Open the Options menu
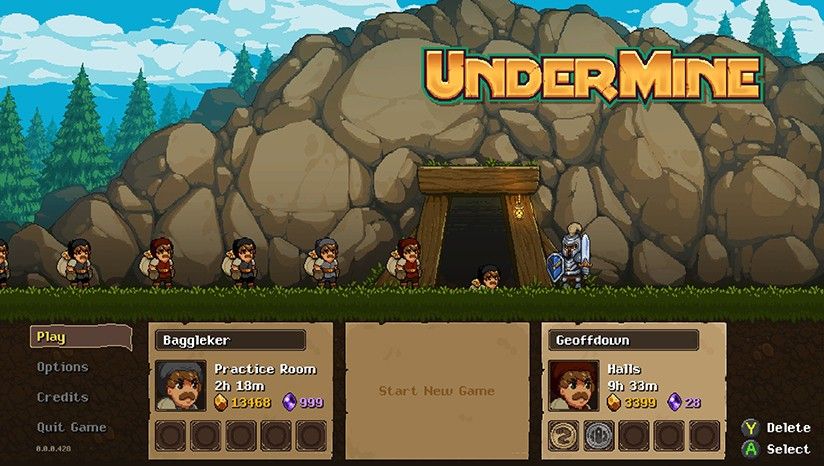The height and width of the screenshot is (466, 824). 63,367
